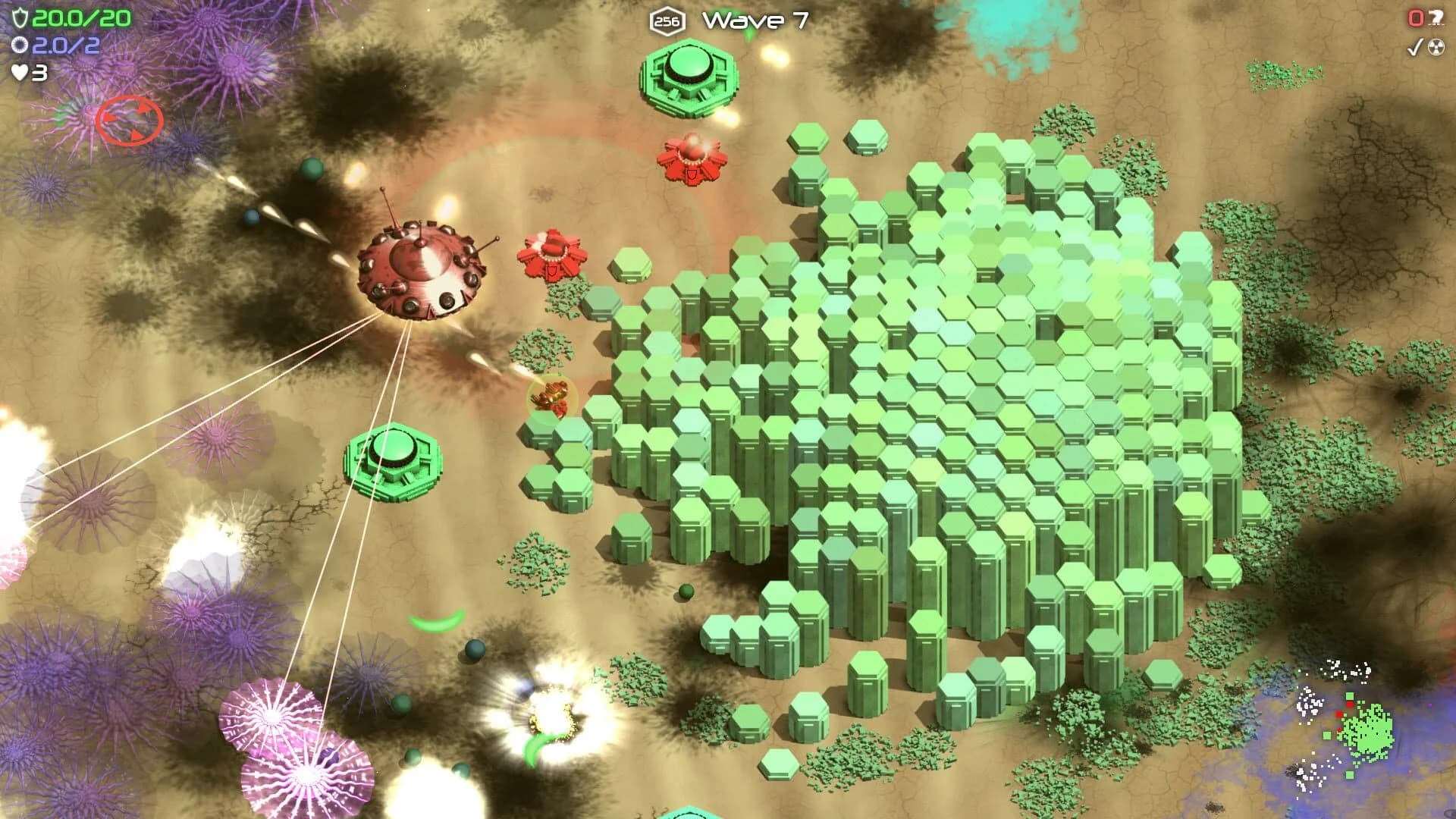The height and width of the screenshot is (819, 1456).
Task: Click the heart lives icon
Action: (x=19, y=72)
